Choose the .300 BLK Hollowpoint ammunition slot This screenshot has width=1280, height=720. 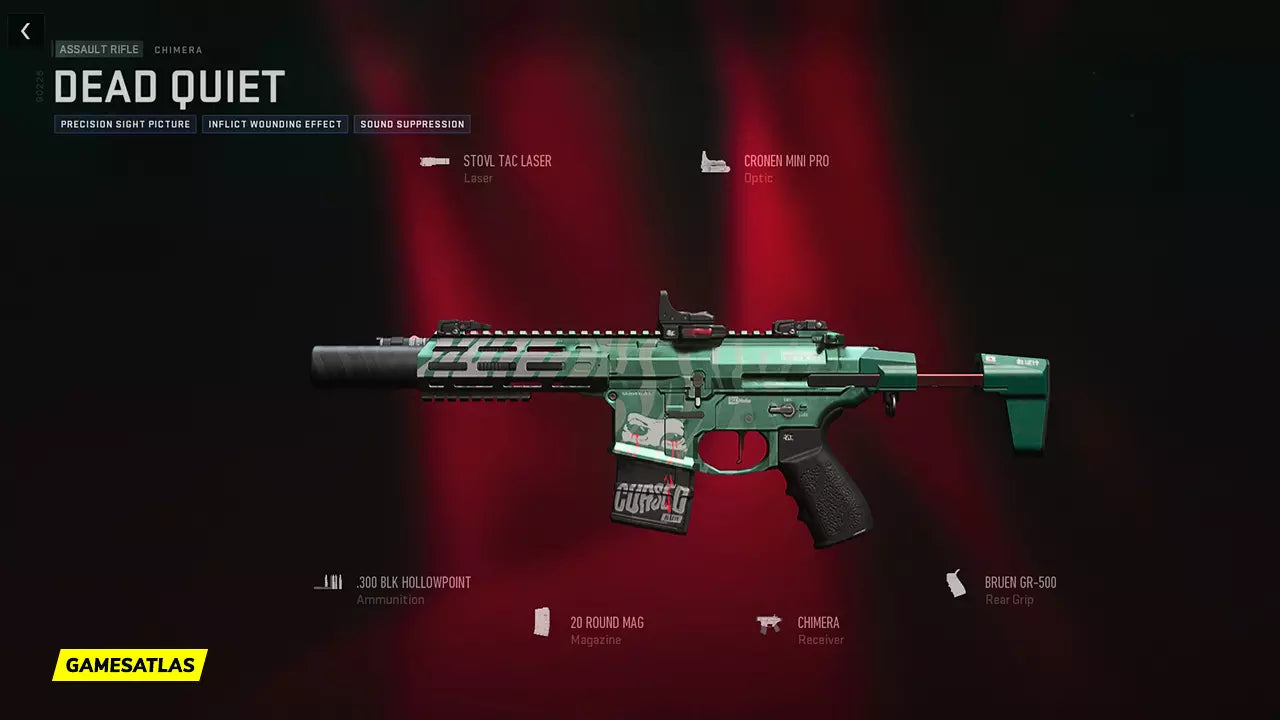[x=413, y=583]
